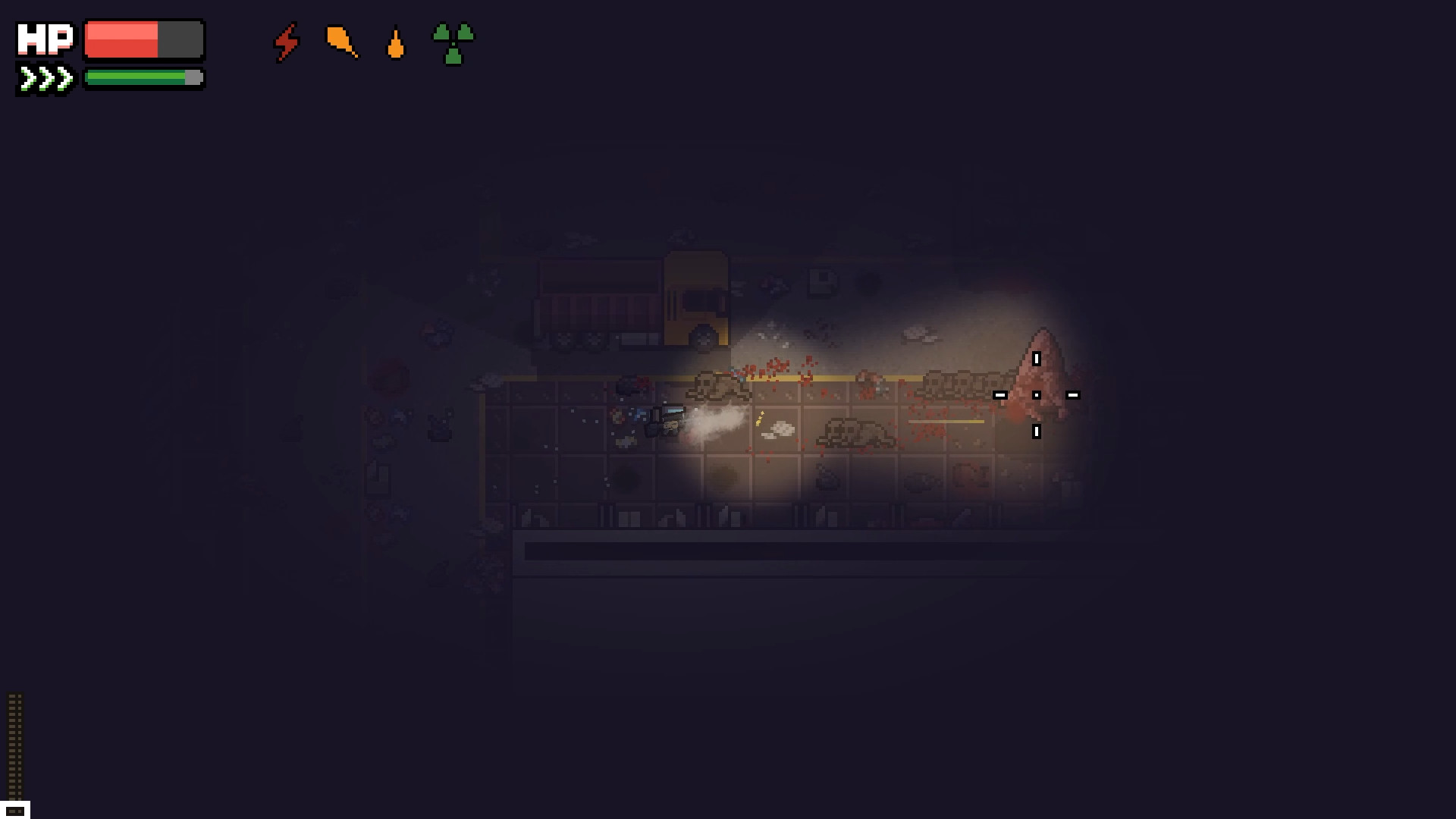Click the red health bar

121,39
